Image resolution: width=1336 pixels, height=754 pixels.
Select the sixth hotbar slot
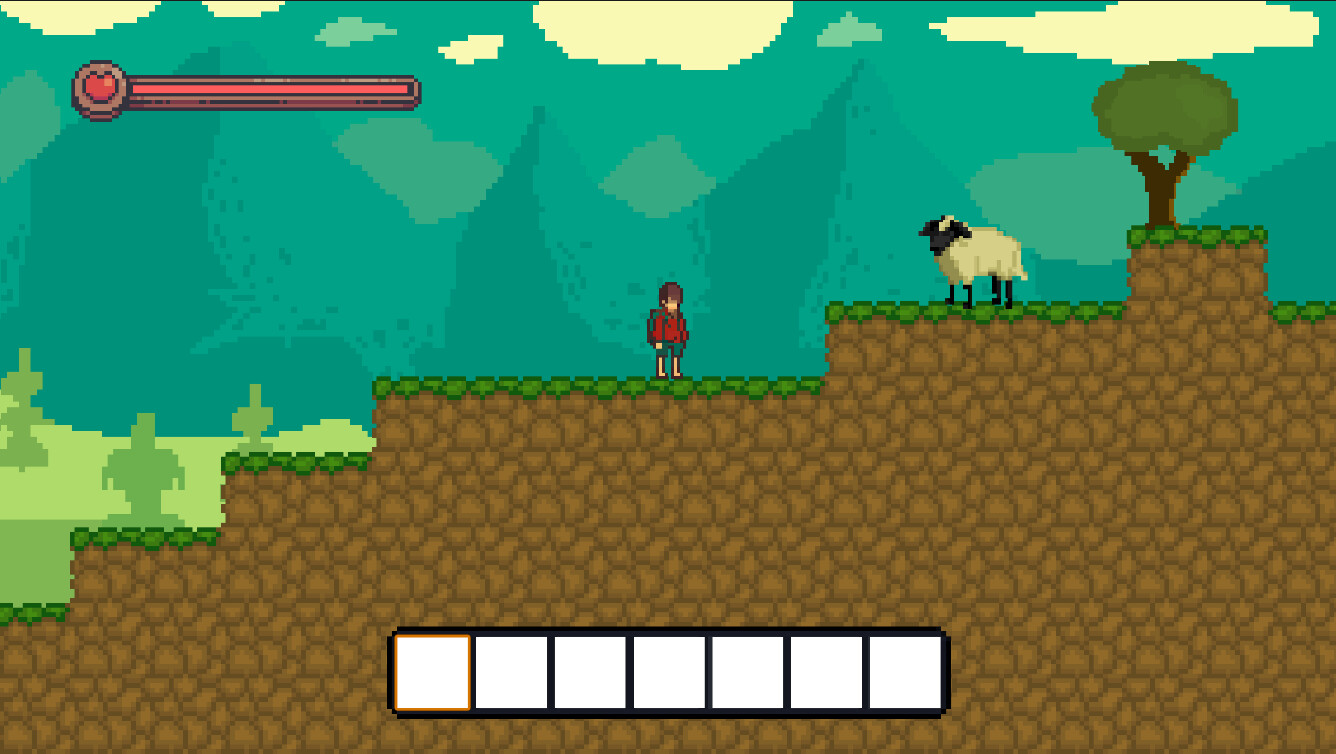pyautogui.click(x=825, y=671)
